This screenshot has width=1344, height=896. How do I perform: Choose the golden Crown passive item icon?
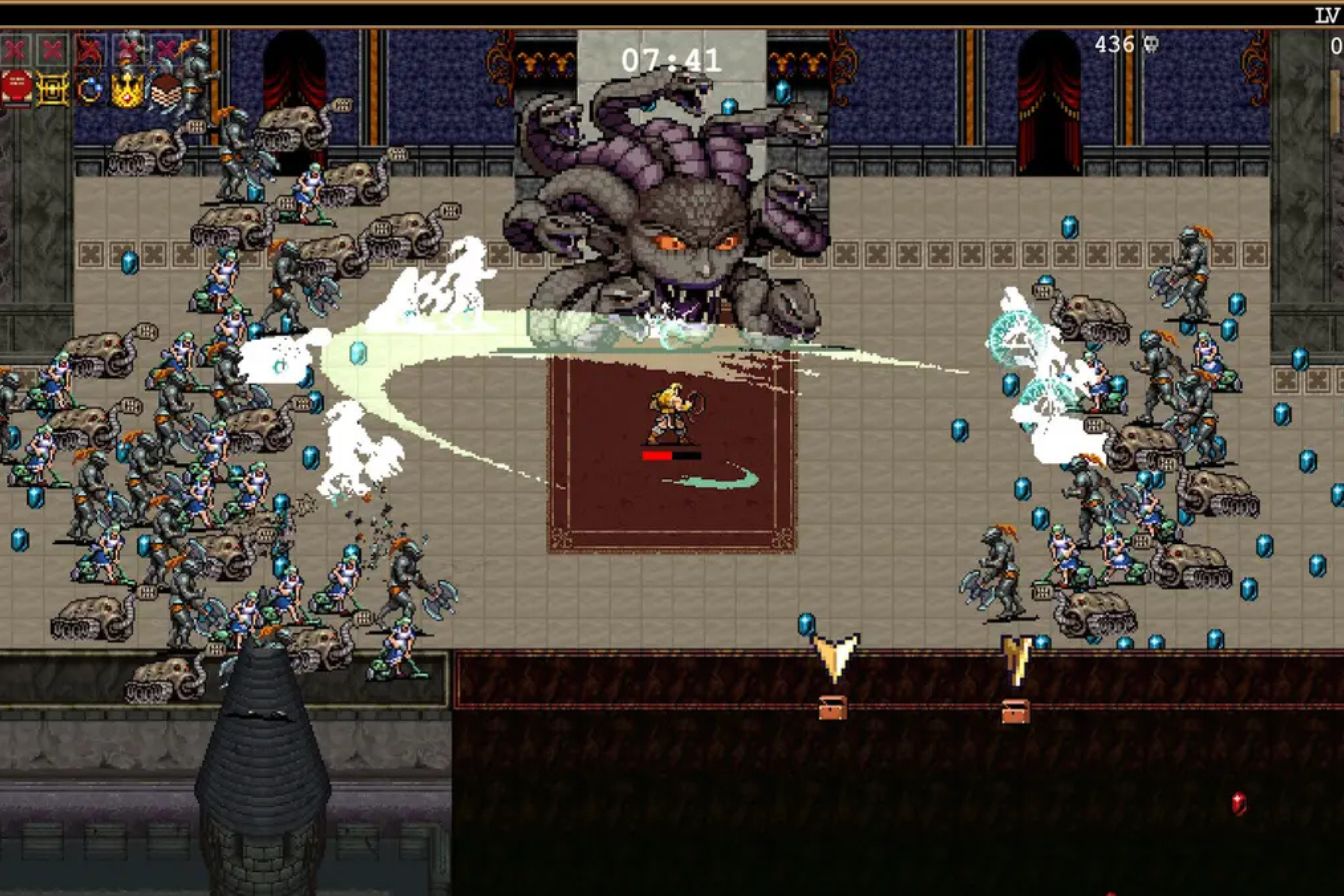[x=127, y=90]
